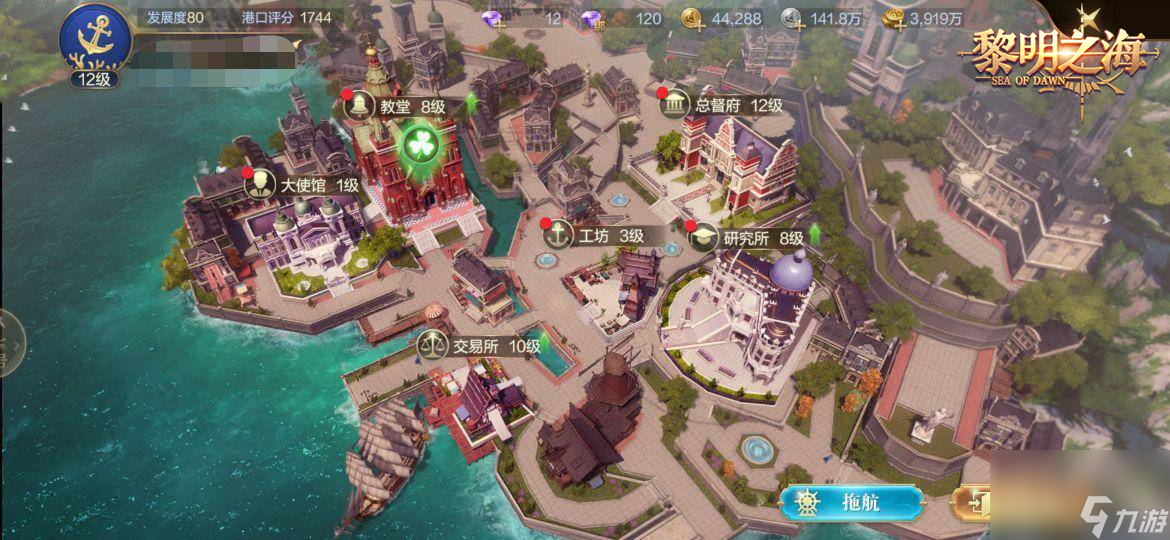1170x540 pixels.
Task: Open the 研究所 research institute label
Action: [748, 237]
